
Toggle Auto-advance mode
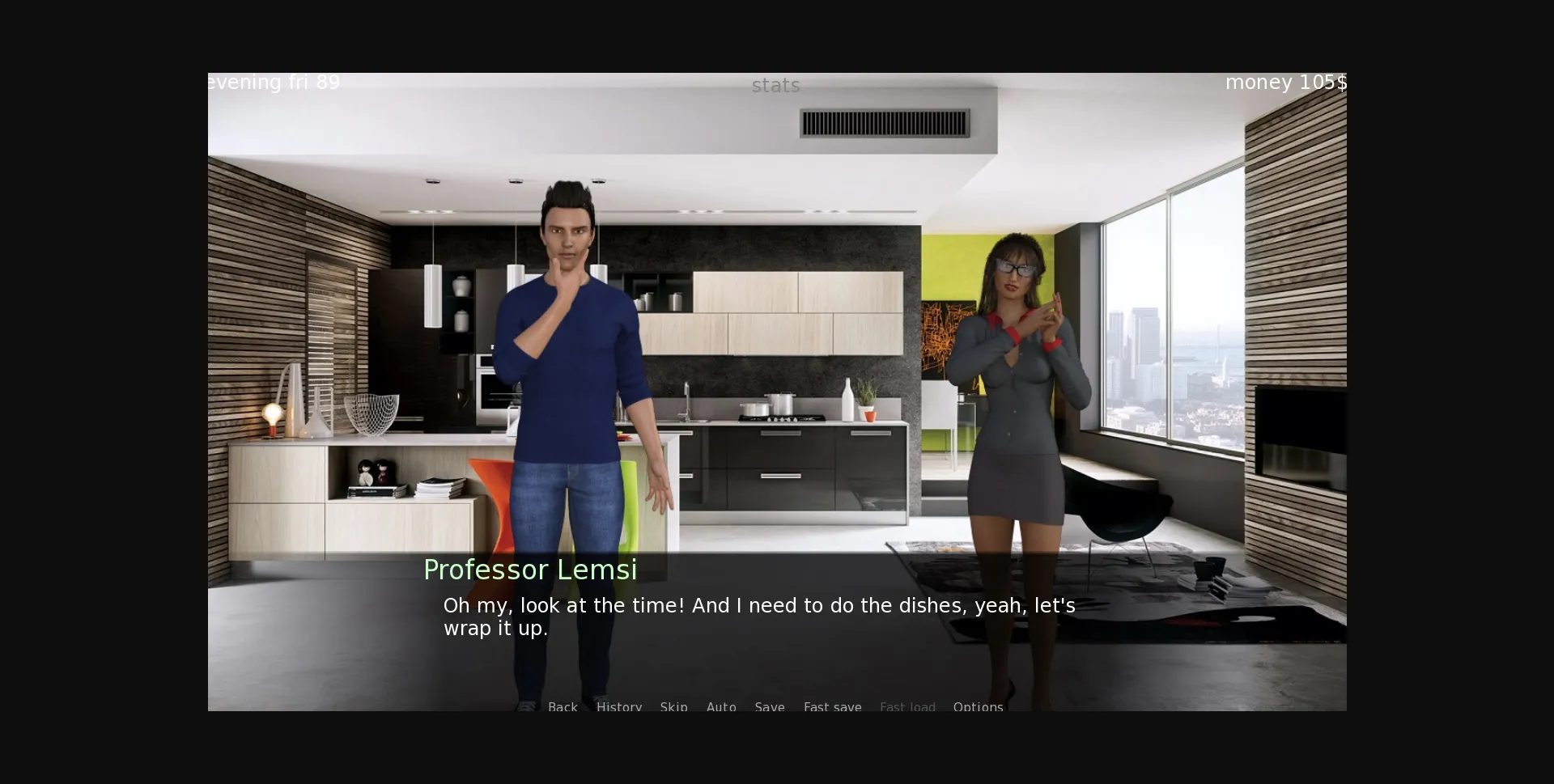[x=721, y=707]
